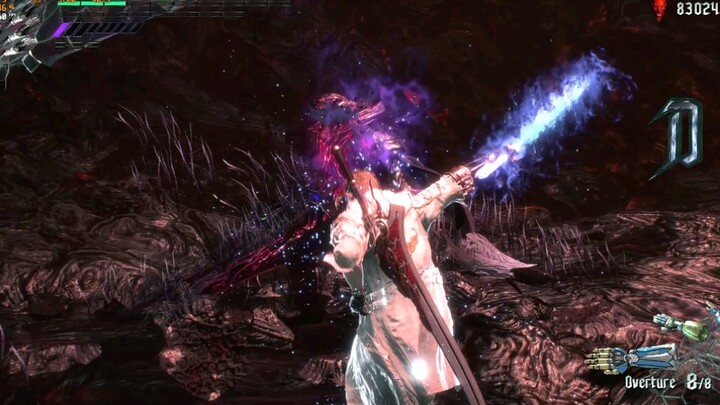Click the red orb currency icon

659,10
